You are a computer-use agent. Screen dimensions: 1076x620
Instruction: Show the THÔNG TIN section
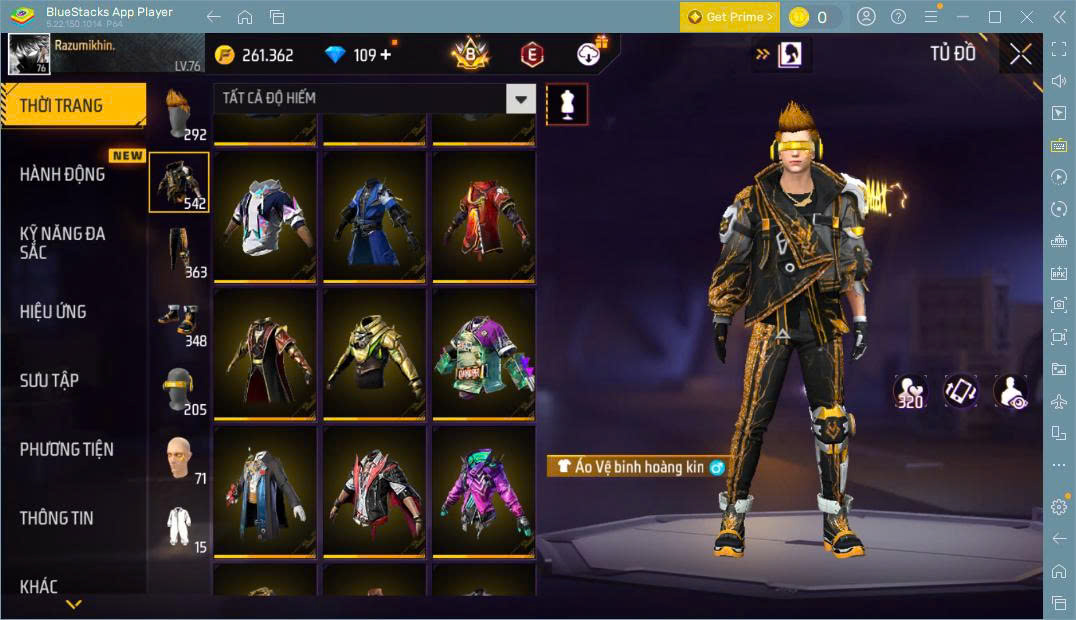point(56,517)
